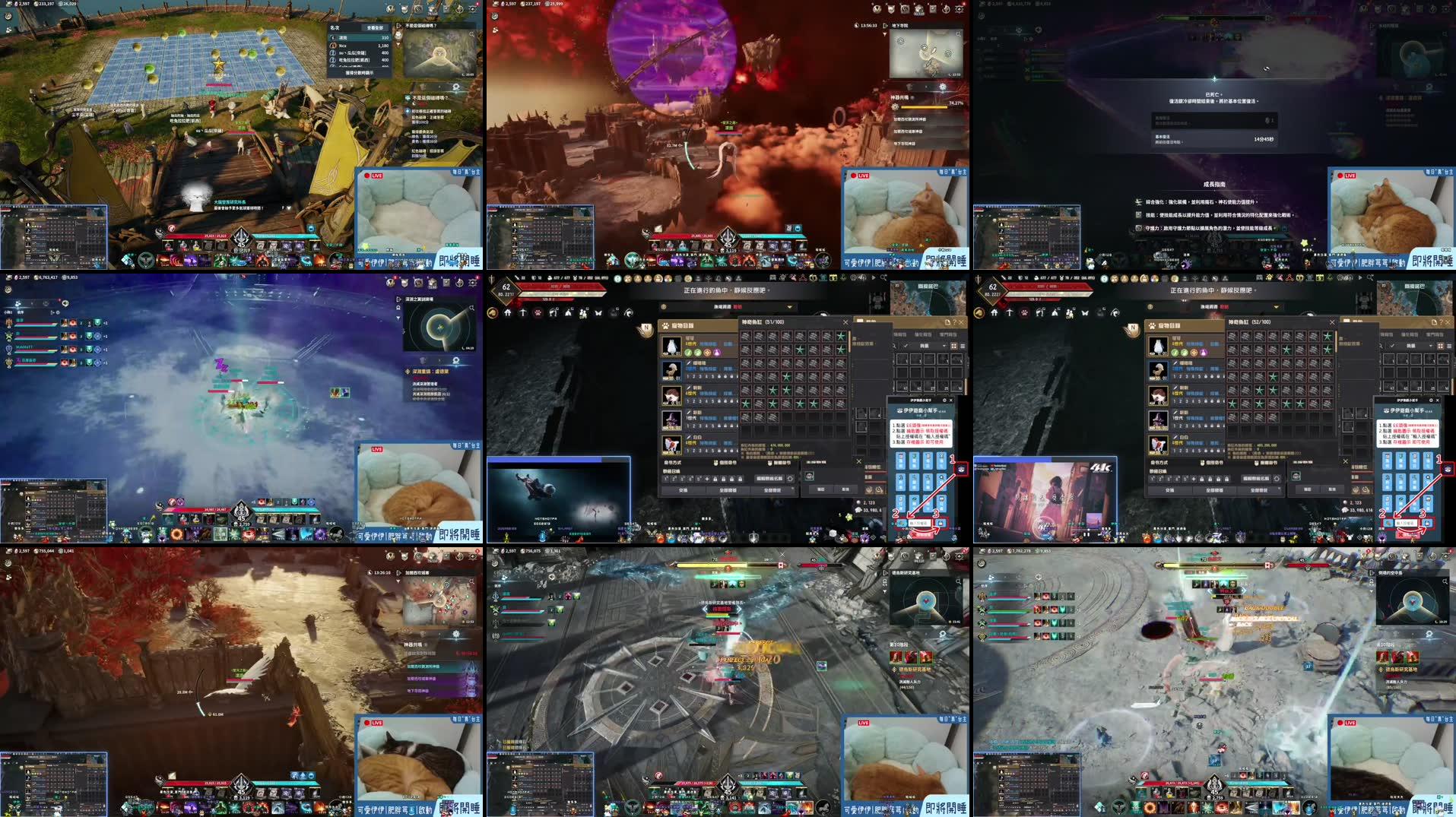Image resolution: width=1456 pixels, height=817 pixels.
Task: Expand the 漁場調查 dropdown arrow
Action: click(790, 305)
